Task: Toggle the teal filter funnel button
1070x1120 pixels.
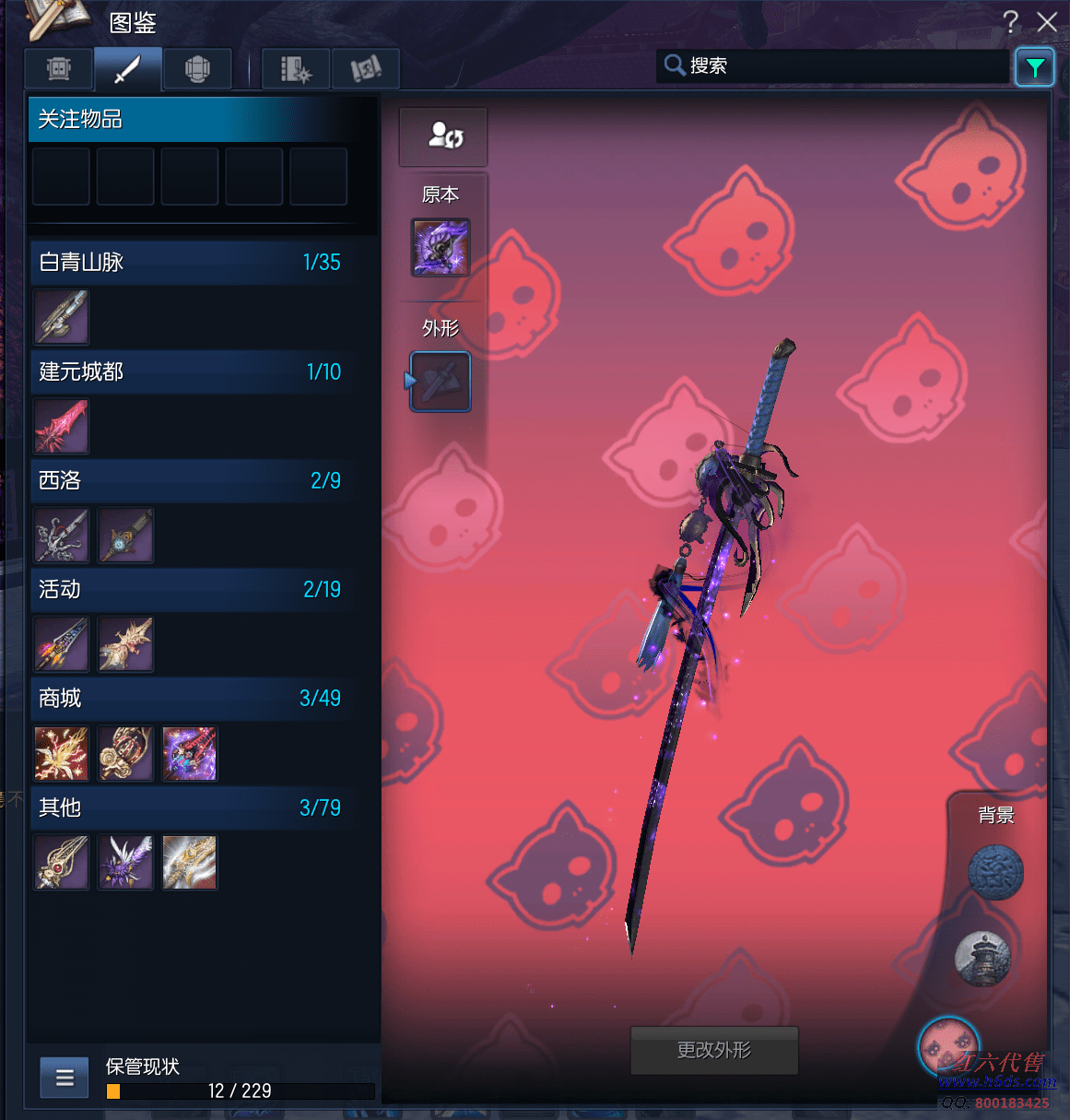Action: point(1034,67)
